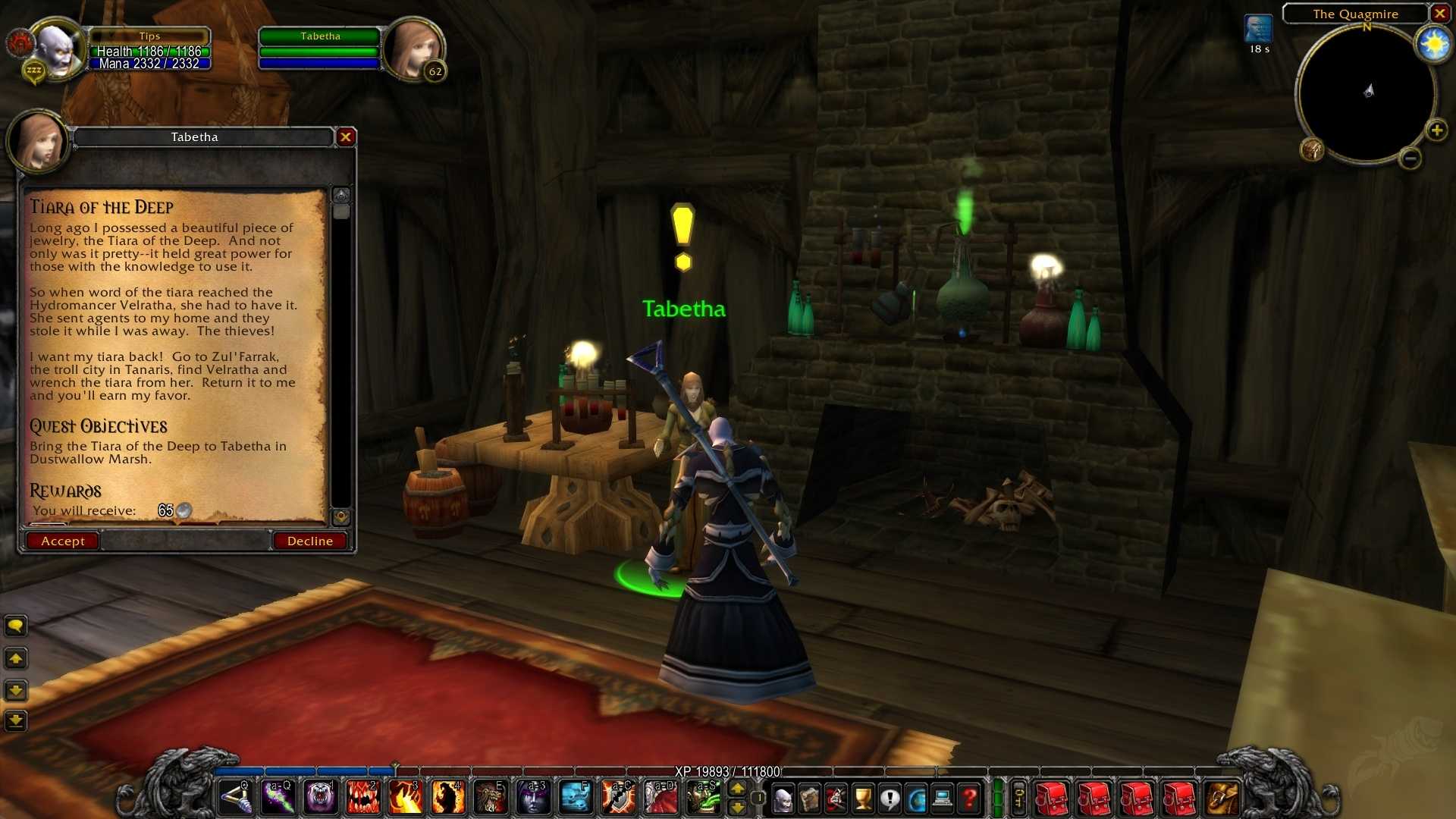
Task: Close the Tabetha quest window
Action: pyautogui.click(x=346, y=136)
